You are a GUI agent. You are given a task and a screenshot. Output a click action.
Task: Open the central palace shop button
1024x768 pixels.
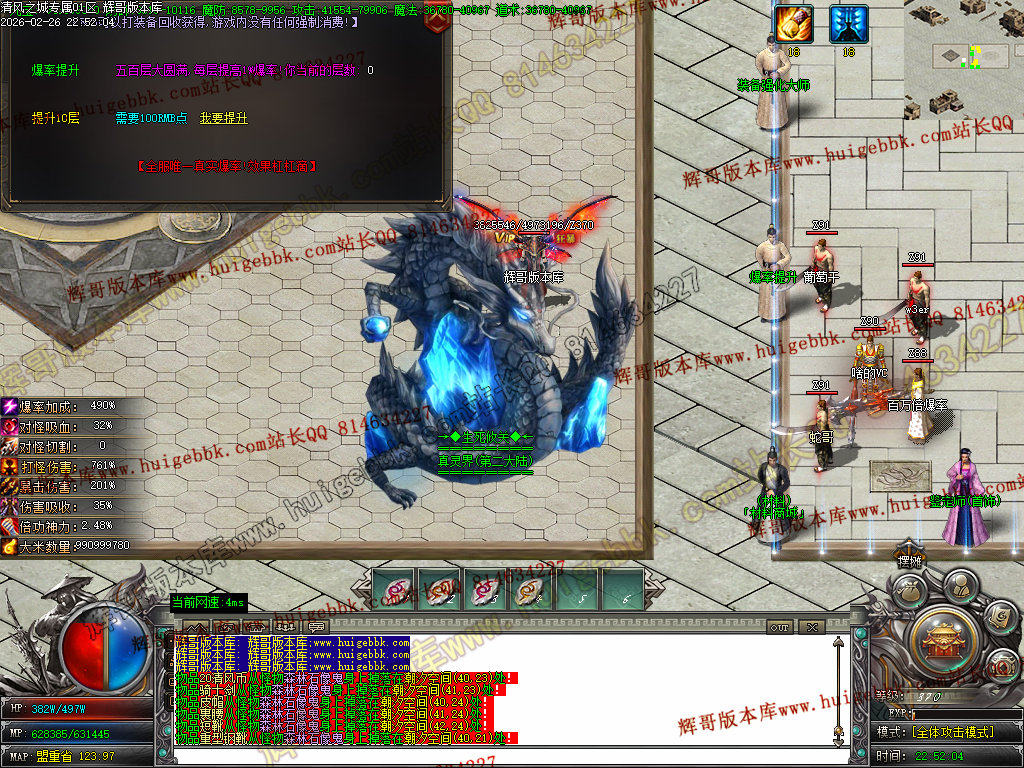coord(941,638)
